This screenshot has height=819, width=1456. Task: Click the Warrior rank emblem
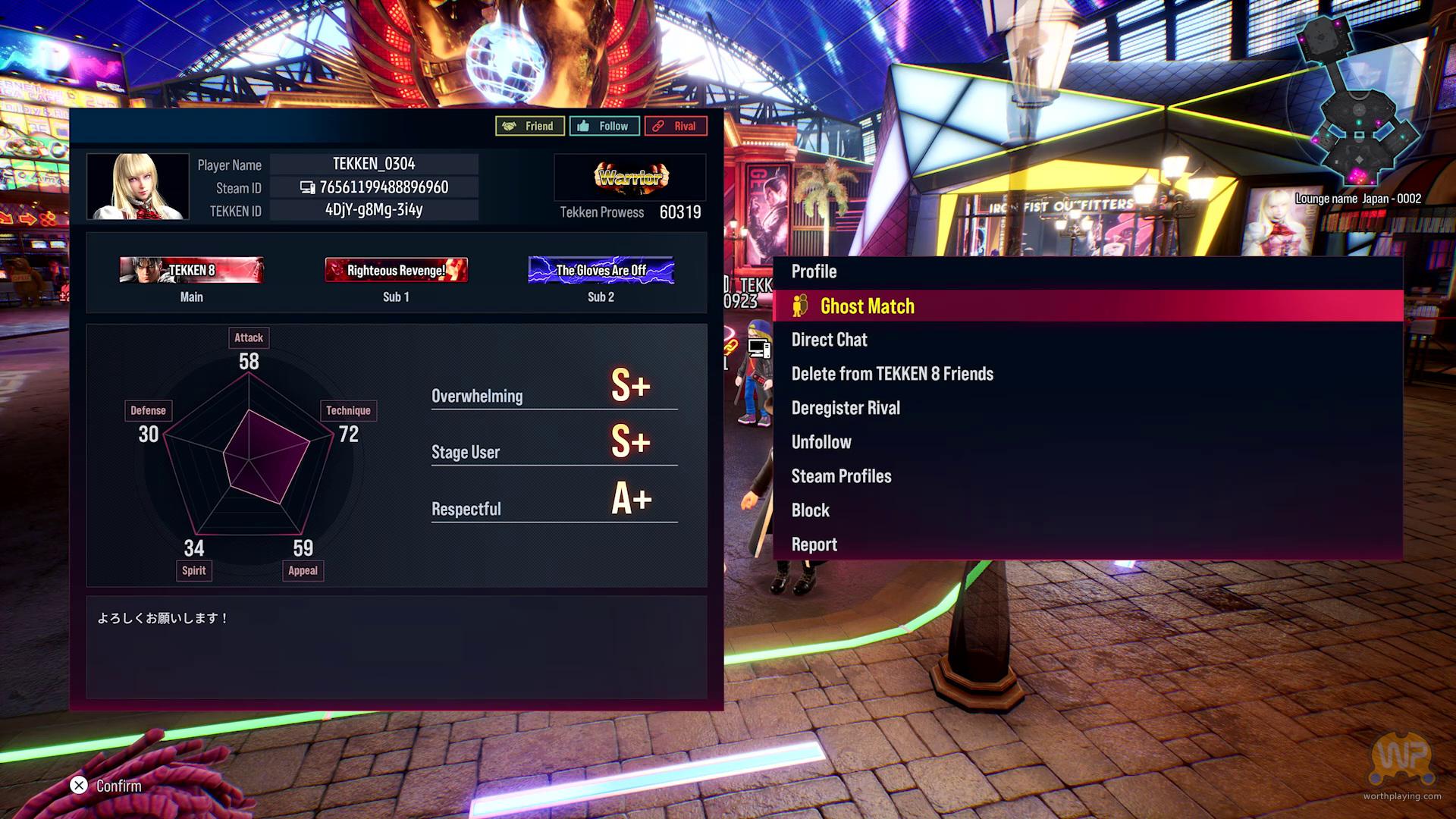(631, 177)
